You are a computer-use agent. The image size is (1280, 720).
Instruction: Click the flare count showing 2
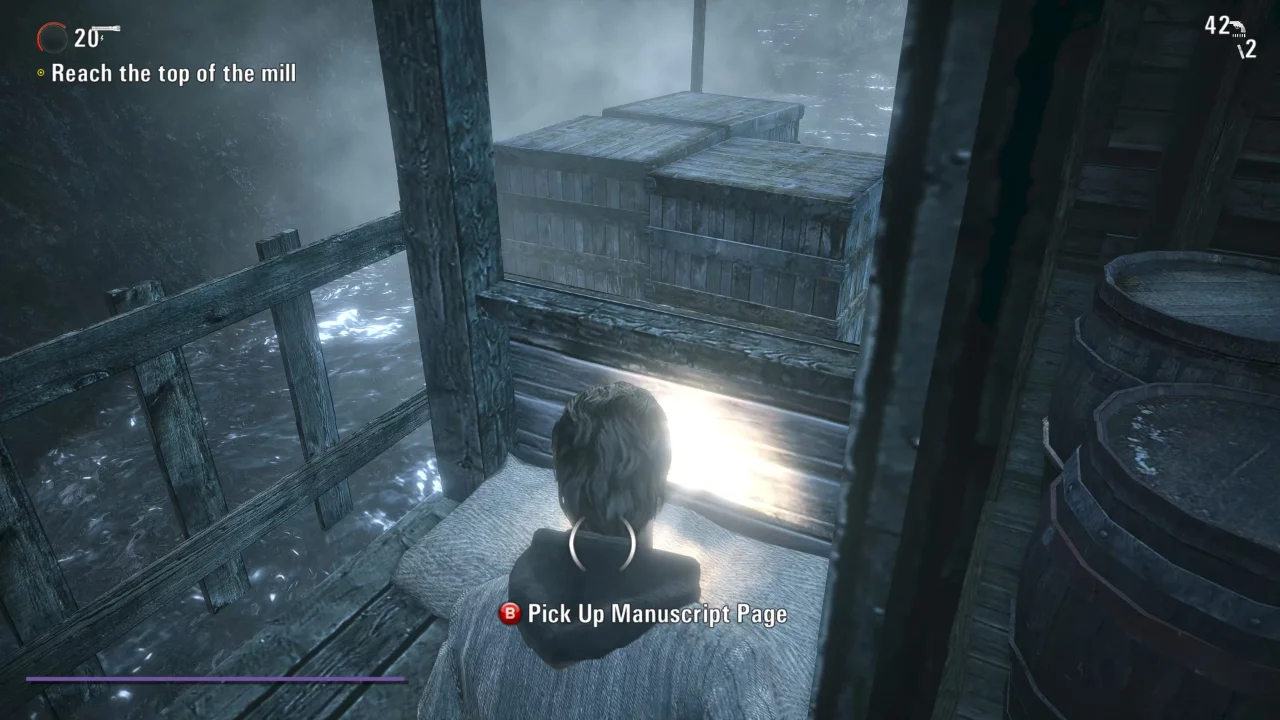pyautogui.click(x=1249, y=49)
